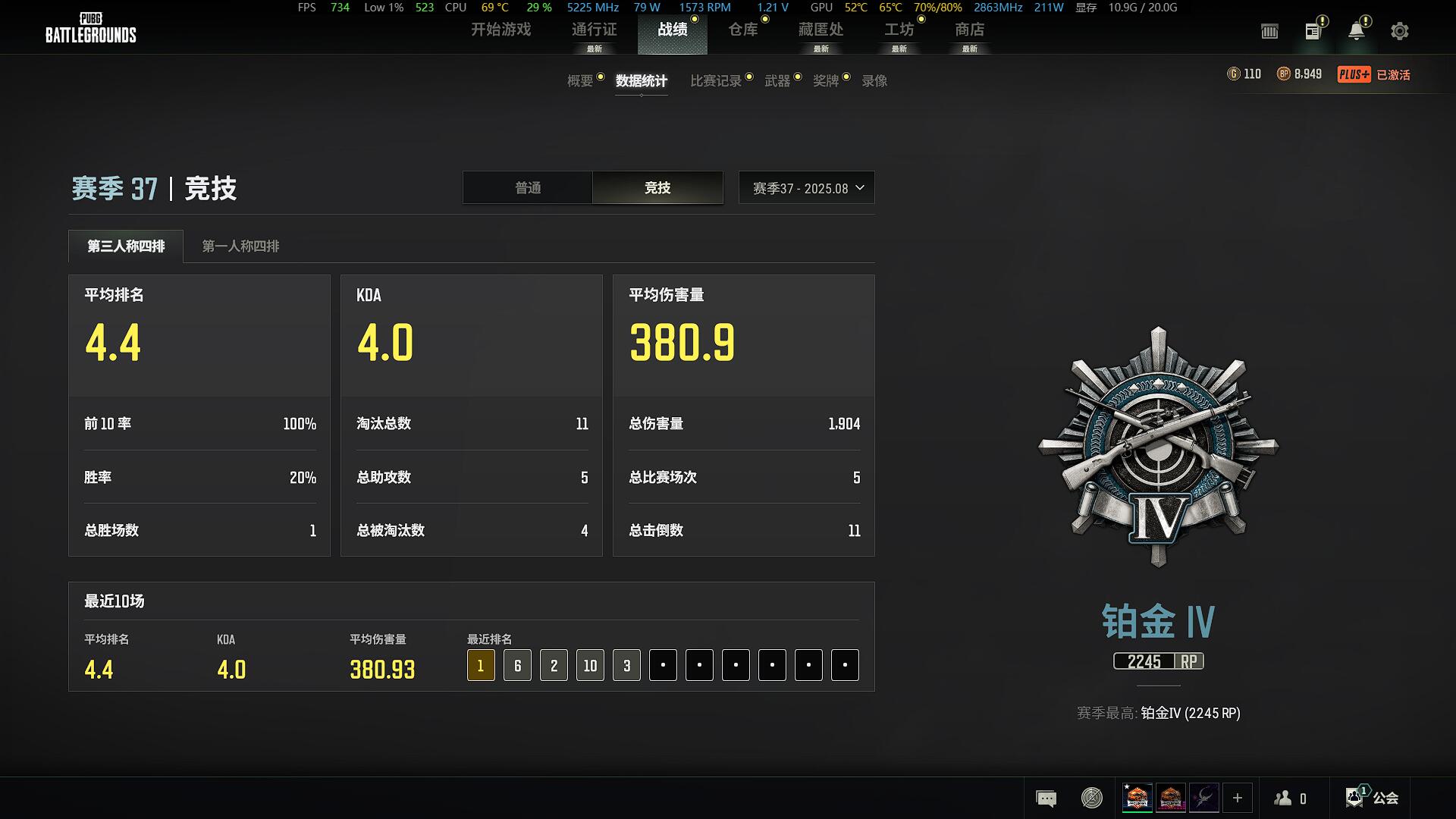Viewport: 1456px width, 819px height.
Task: Show the 武器 weapons tab
Action: 777,81
